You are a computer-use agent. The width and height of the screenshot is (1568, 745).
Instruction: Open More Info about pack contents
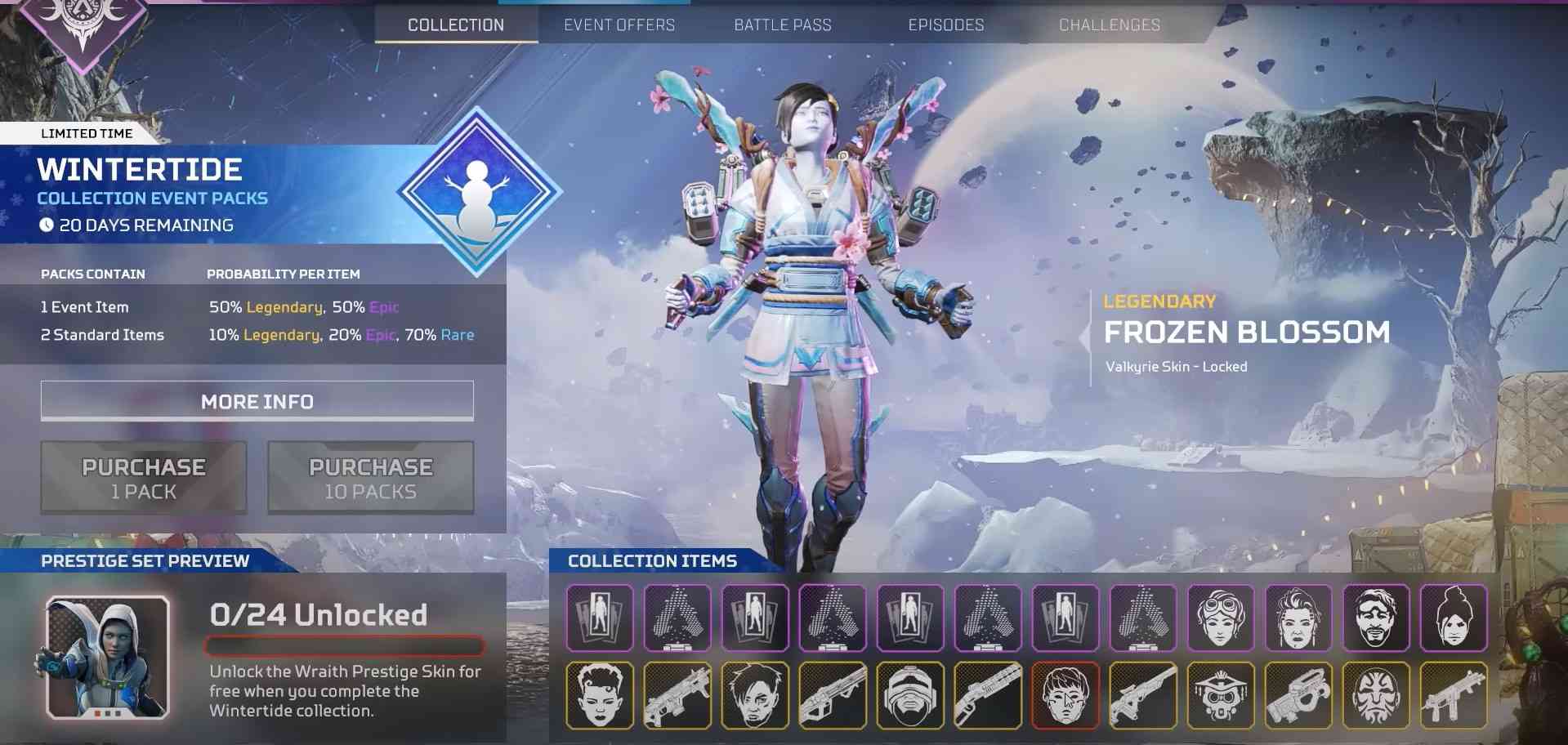[257, 401]
